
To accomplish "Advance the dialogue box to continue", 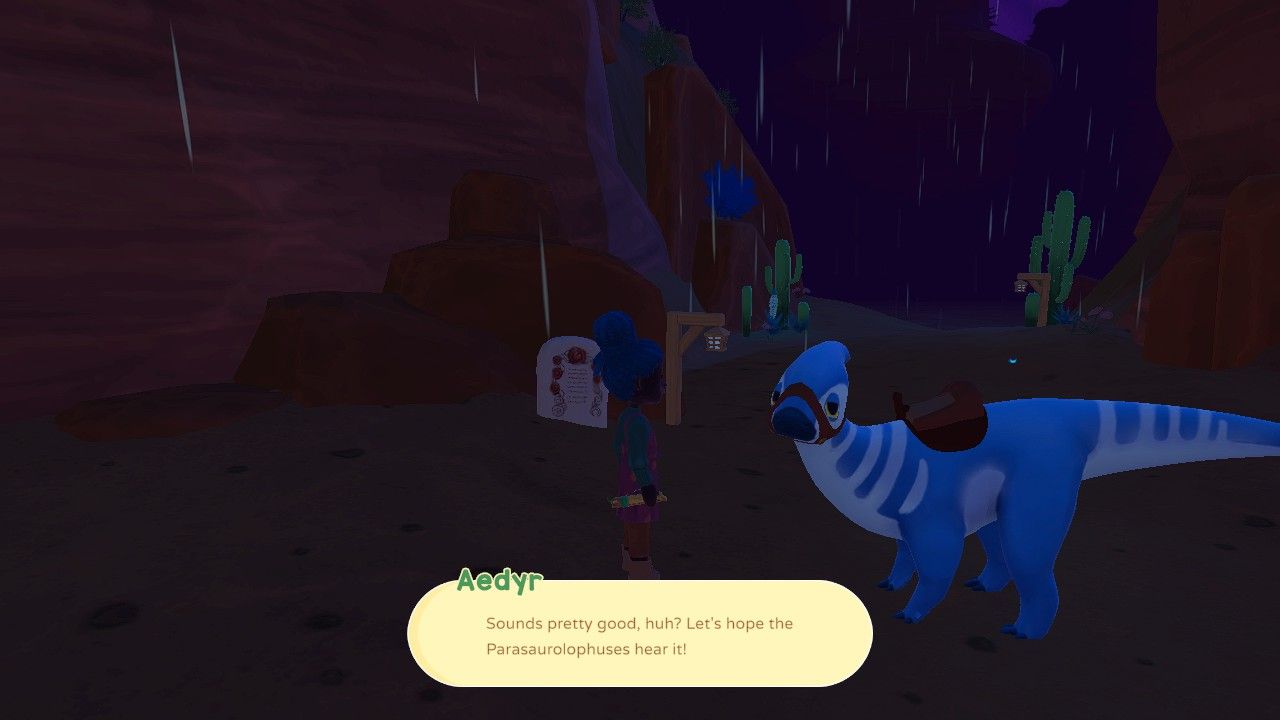I will (640, 635).
